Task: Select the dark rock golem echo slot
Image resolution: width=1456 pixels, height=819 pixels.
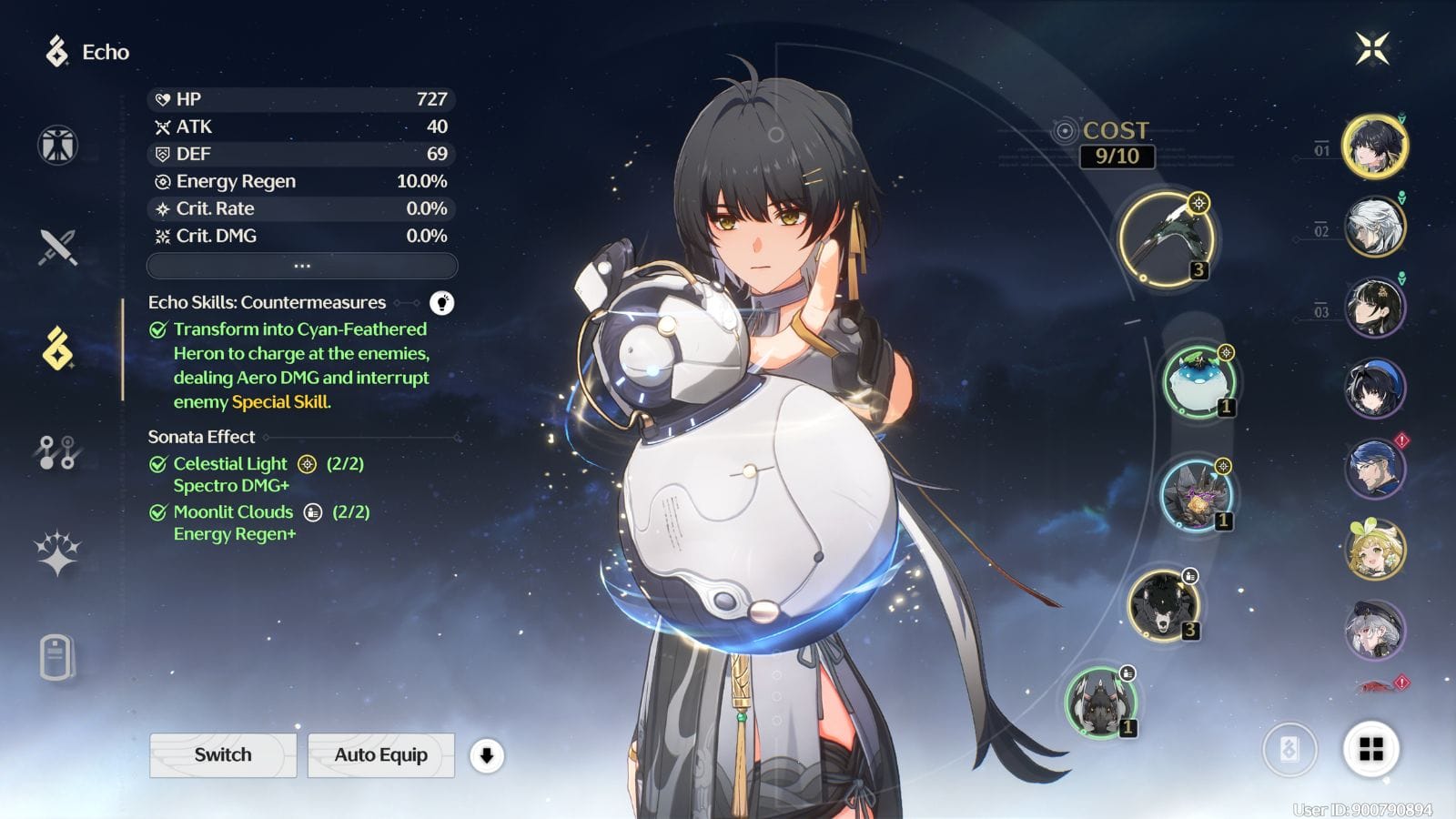Action: 1196,496
